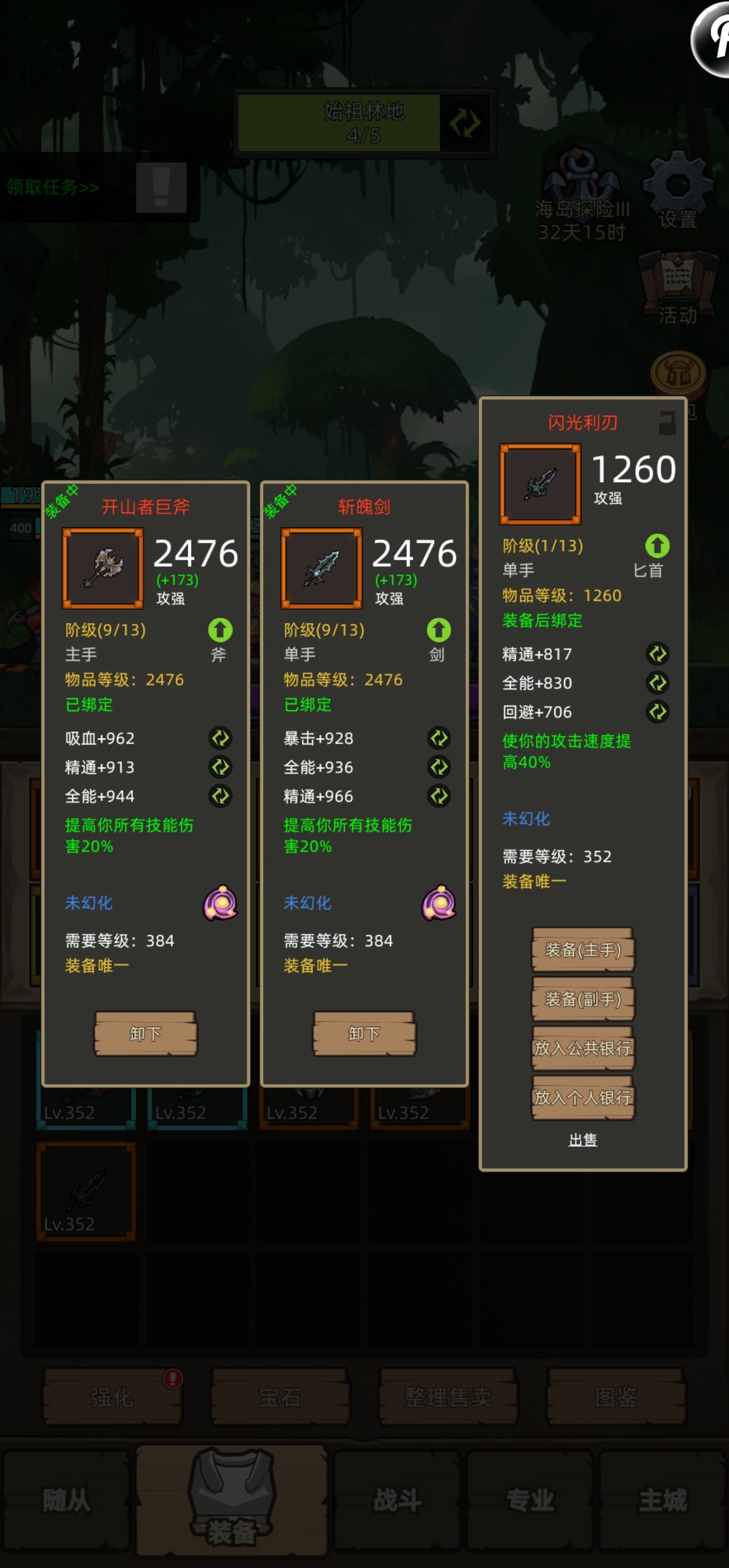
Task: Click the 出售 sell link
Action: point(583,1138)
